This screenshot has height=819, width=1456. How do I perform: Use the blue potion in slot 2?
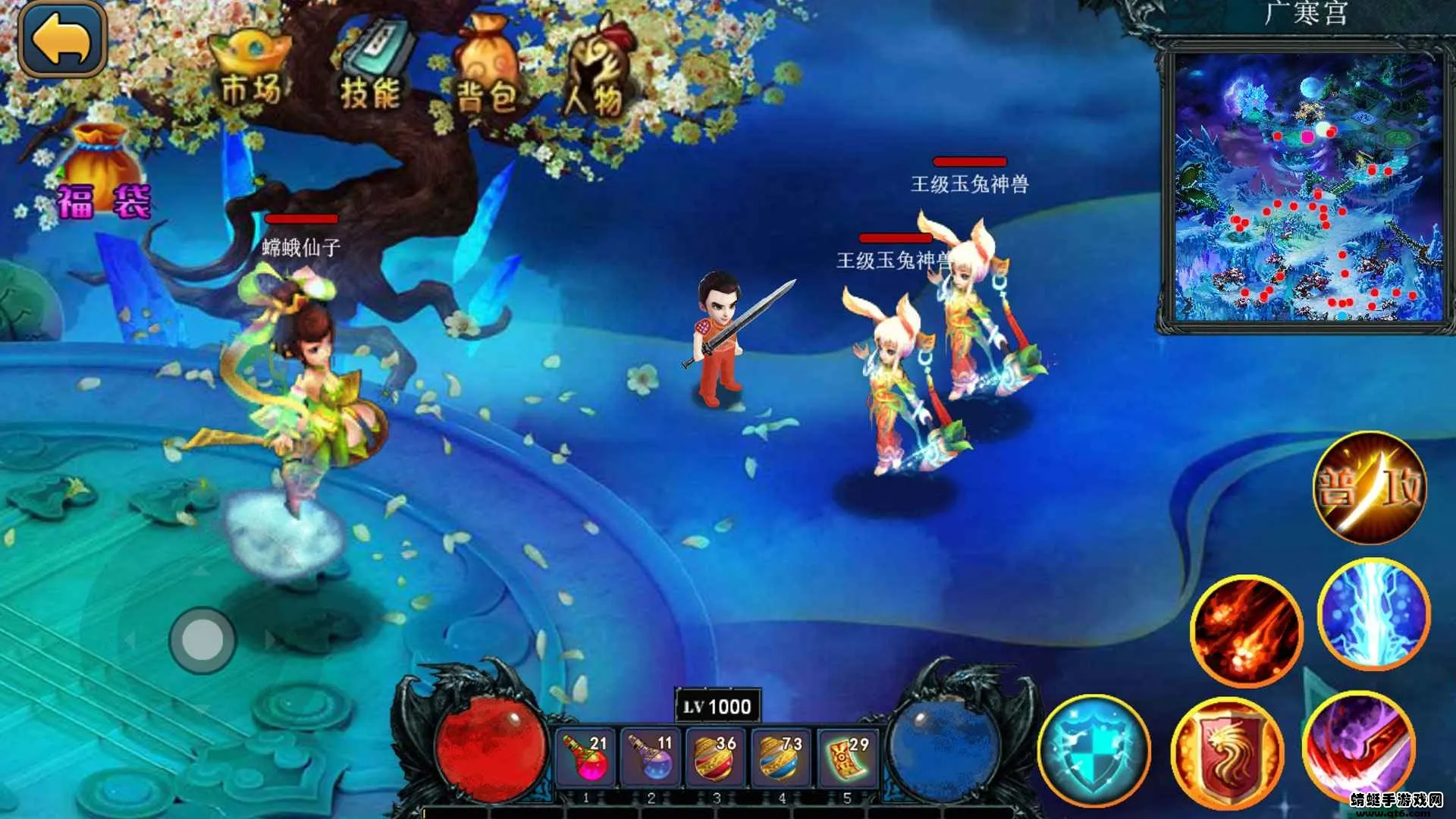tap(651, 758)
